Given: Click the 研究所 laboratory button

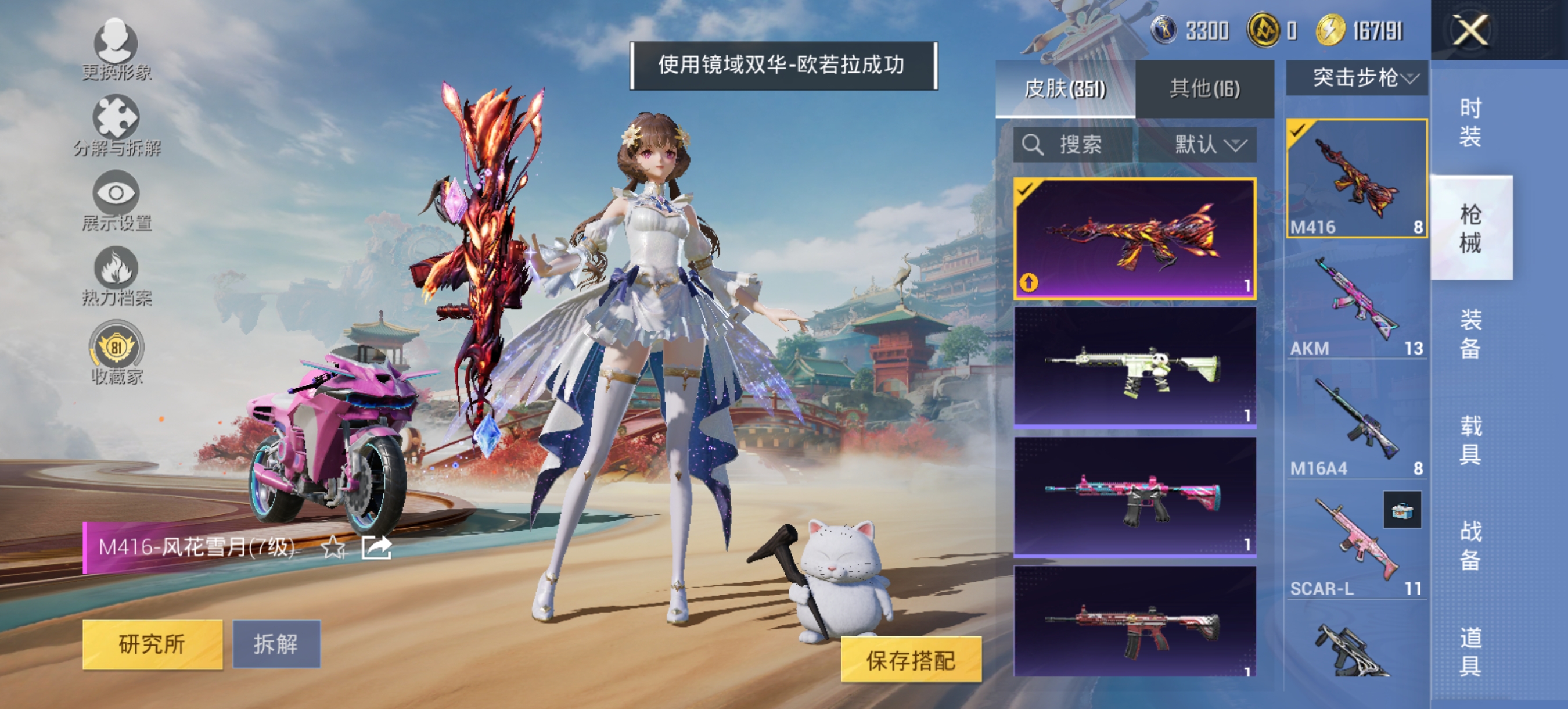Looking at the screenshot, I should click(152, 643).
